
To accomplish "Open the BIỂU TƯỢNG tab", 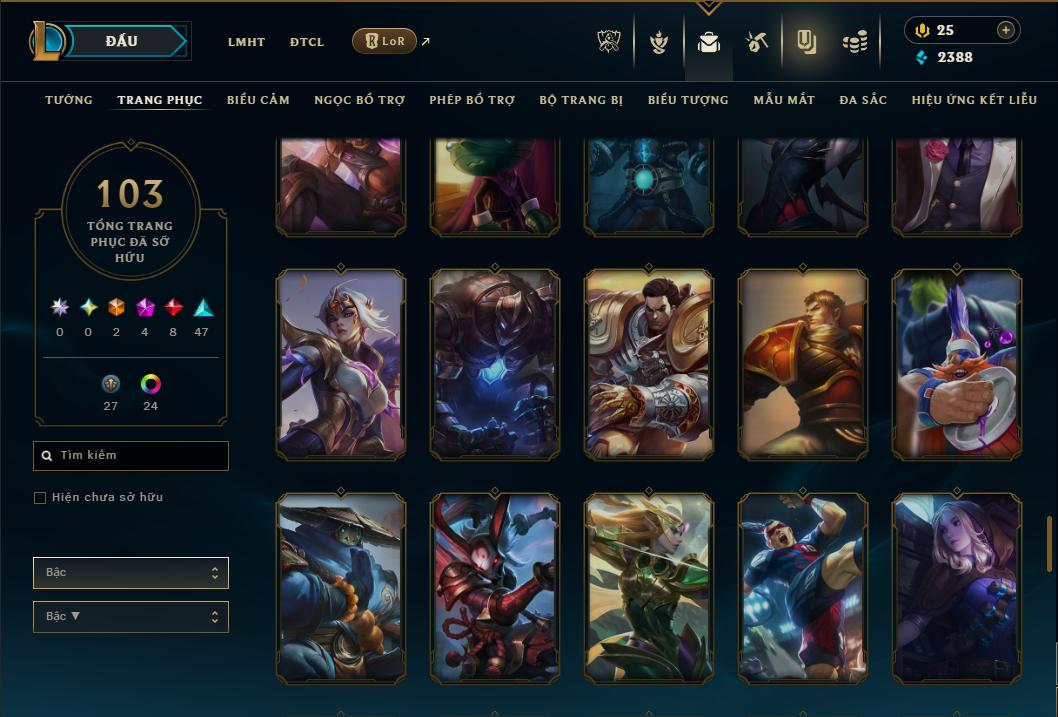I will click(688, 100).
